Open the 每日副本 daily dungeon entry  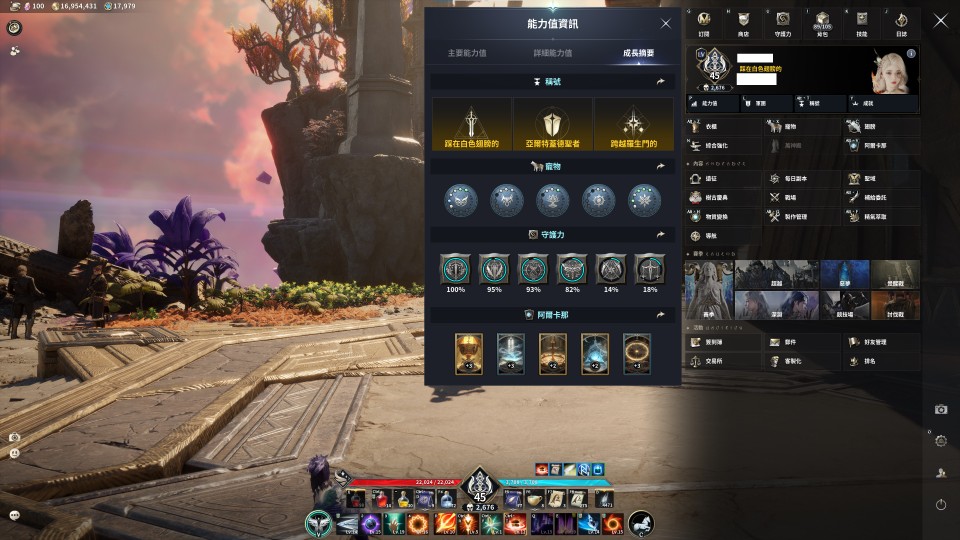pyautogui.click(x=789, y=179)
